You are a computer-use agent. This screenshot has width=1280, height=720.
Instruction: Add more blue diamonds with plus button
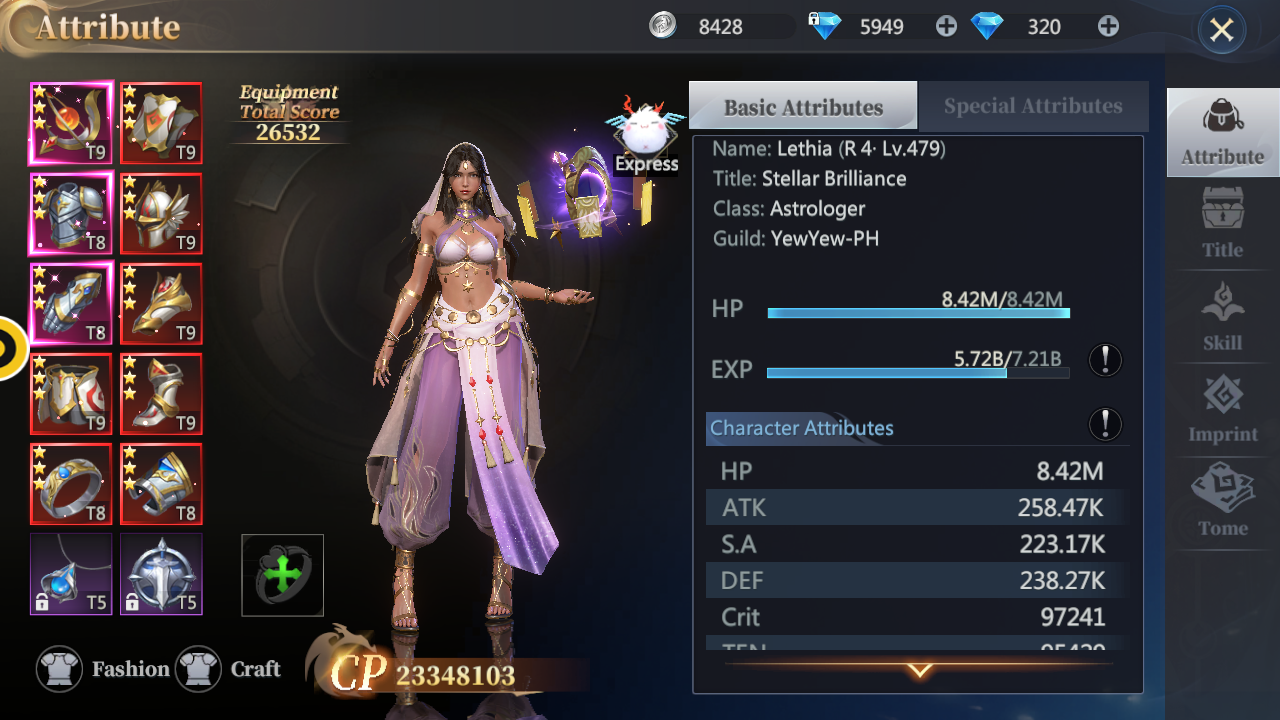1108,27
